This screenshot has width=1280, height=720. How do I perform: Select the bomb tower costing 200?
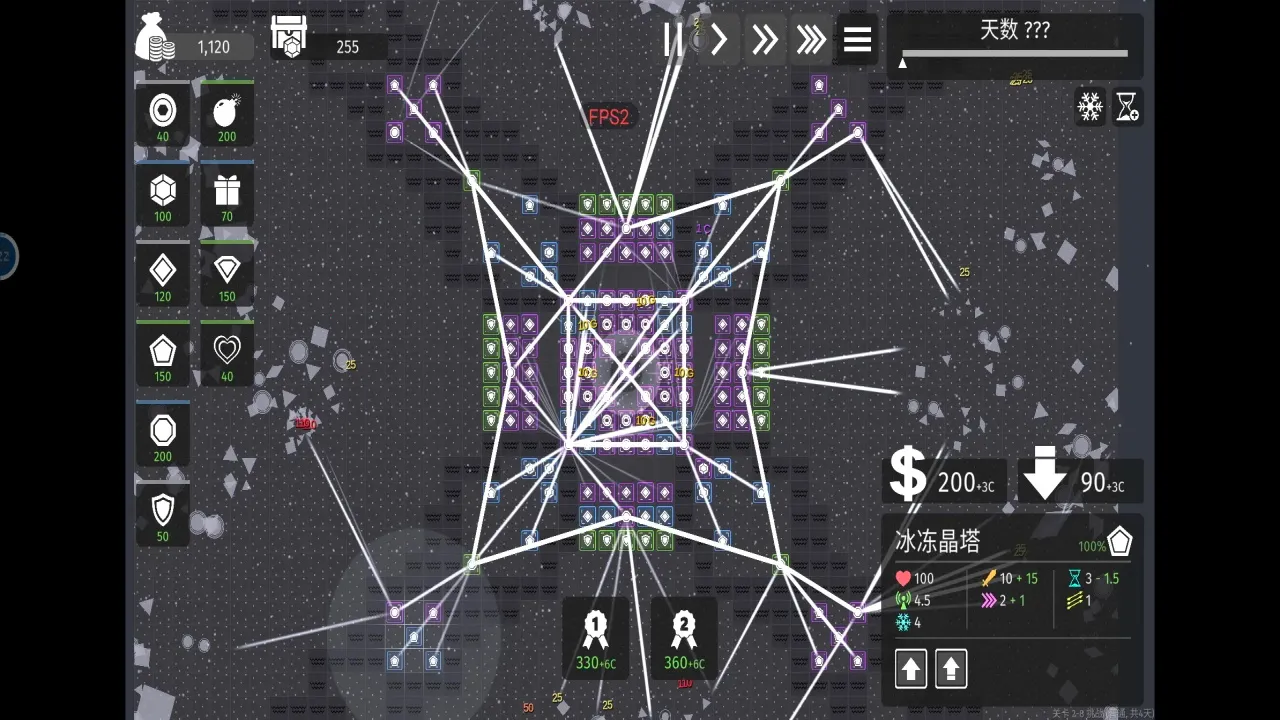(226, 112)
